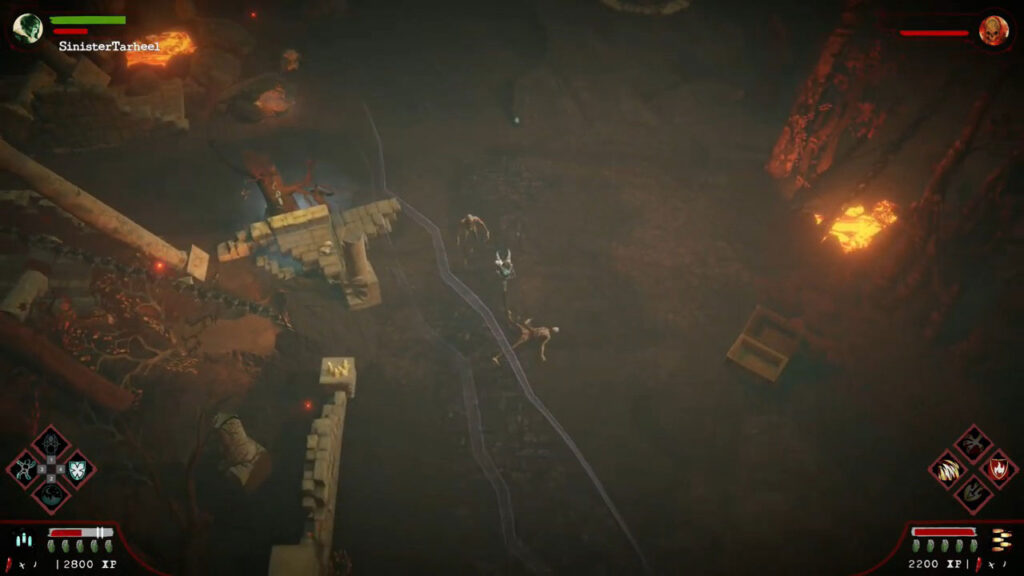Viewport: 1024px width, 576px height.
Task: Trigger the downward arrow ability
Action: [972, 491]
